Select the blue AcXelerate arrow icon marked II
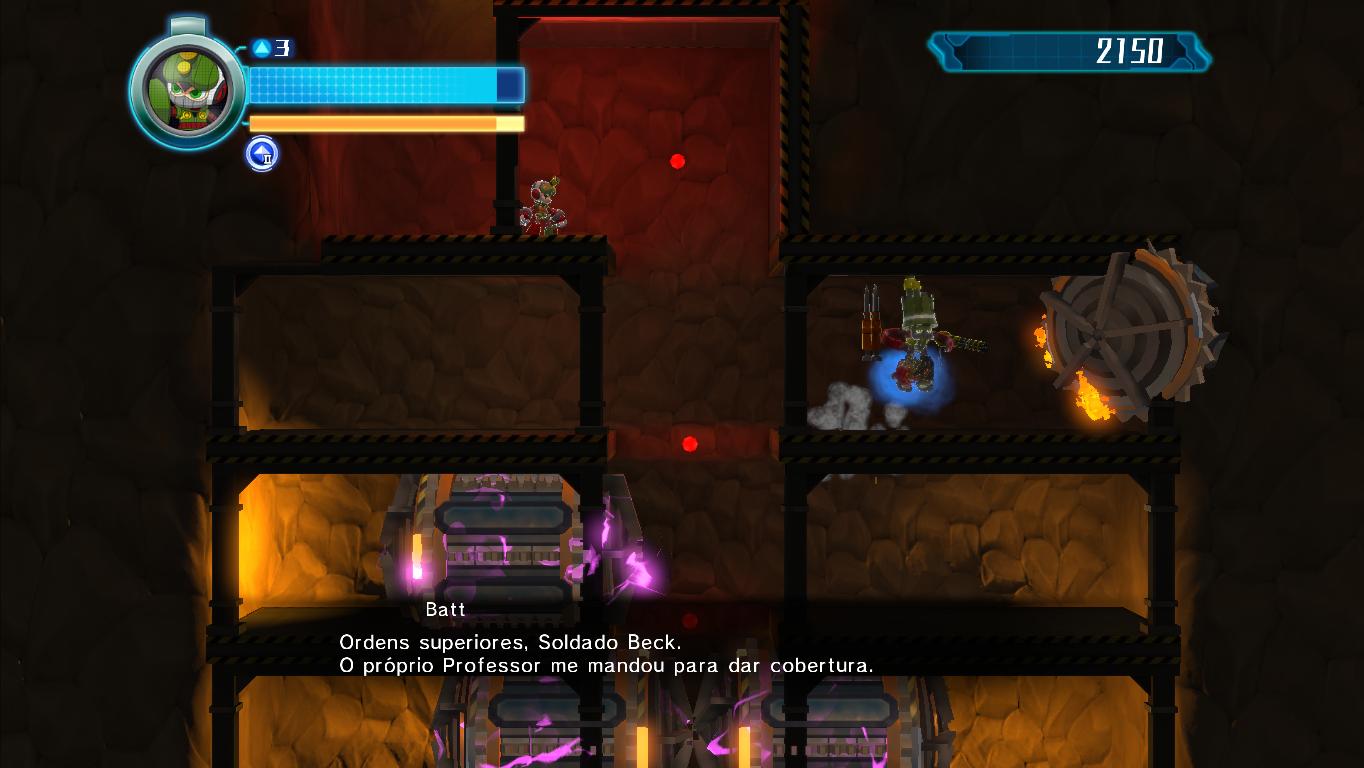Viewport: 1364px width, 768px height. coord(261,154)
